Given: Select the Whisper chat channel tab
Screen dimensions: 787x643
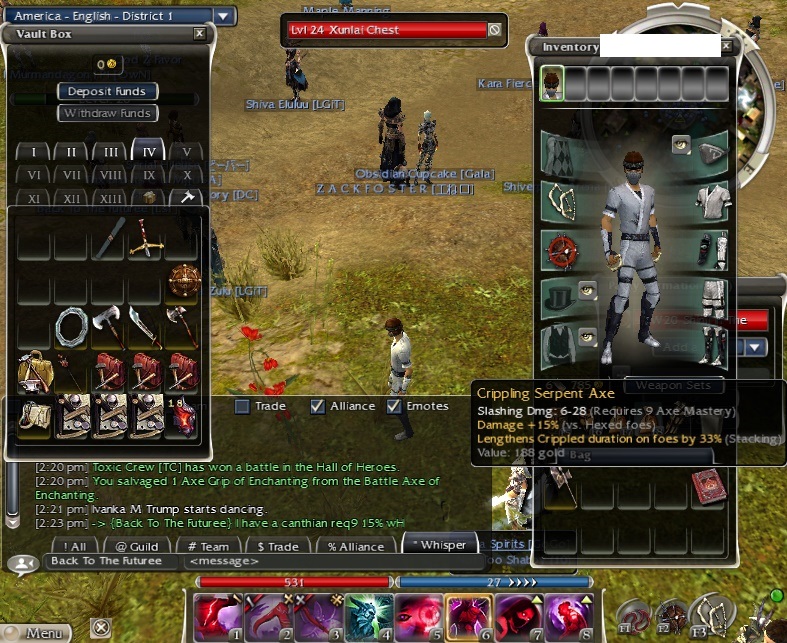Looking at the screenshot, I should pos(438,545).
